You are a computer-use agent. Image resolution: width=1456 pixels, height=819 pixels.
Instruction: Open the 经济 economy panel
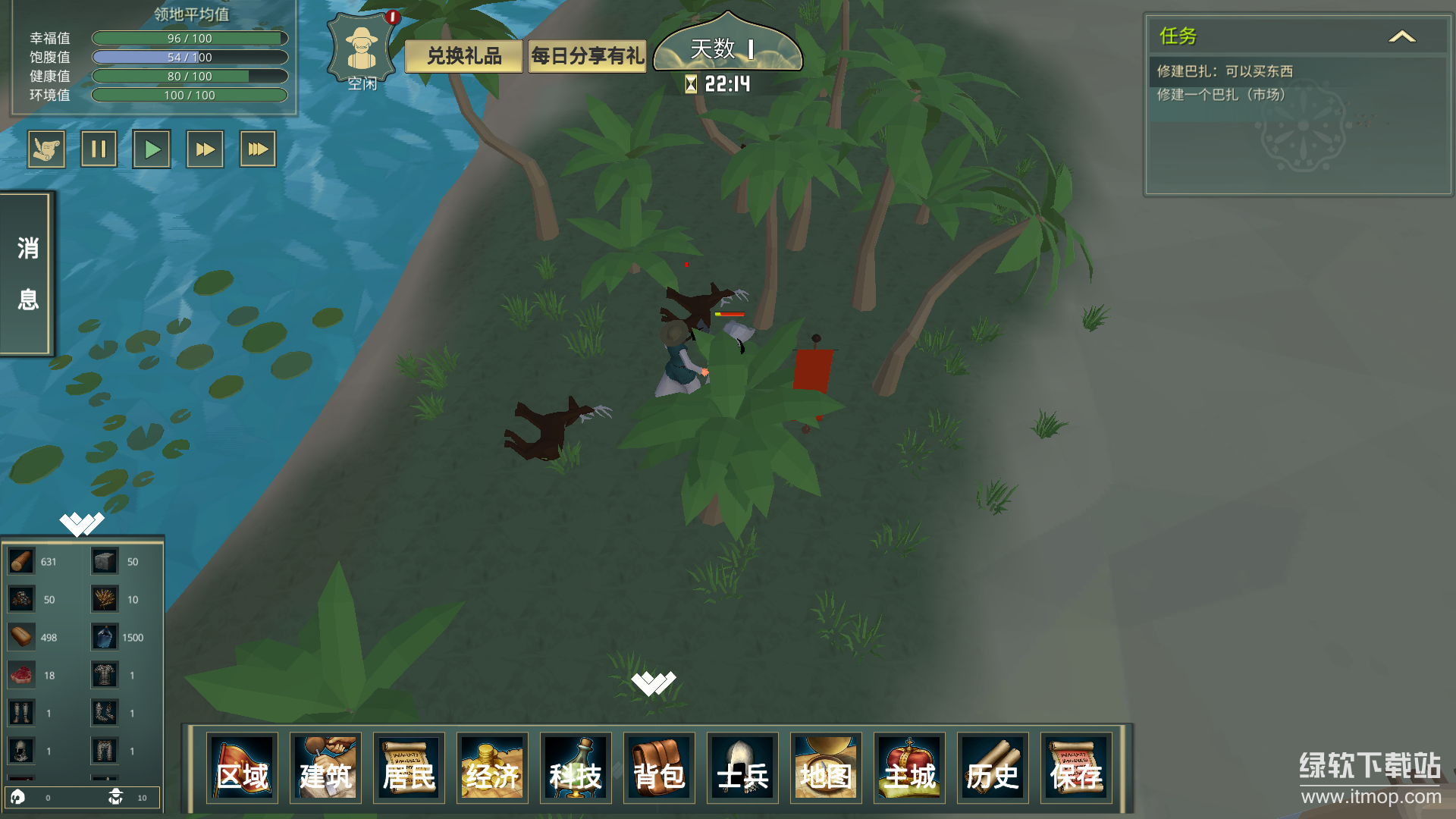coord(492,767)
